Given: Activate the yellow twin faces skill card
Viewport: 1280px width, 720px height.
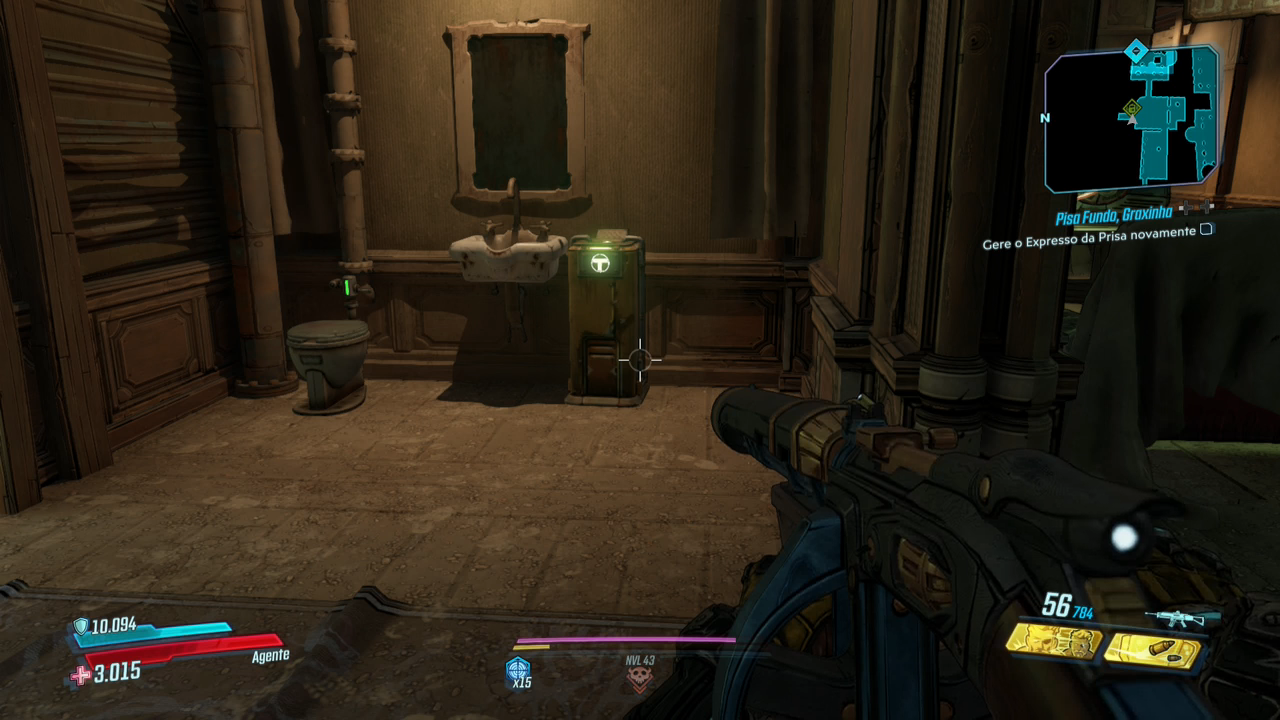Looking at the screenshot, I should [x=1053, y=643].
